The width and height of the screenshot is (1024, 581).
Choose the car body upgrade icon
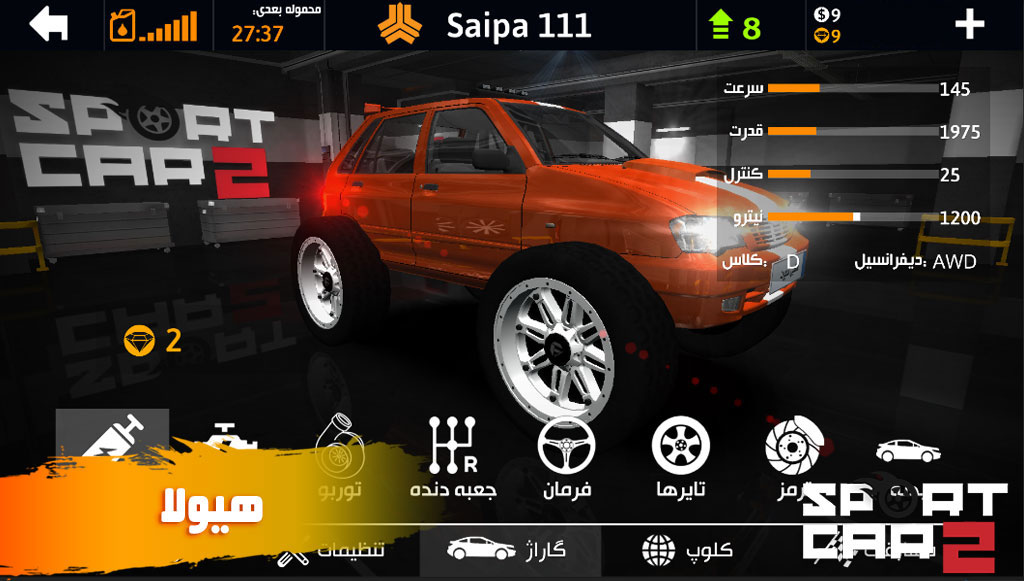click(908, 452)
